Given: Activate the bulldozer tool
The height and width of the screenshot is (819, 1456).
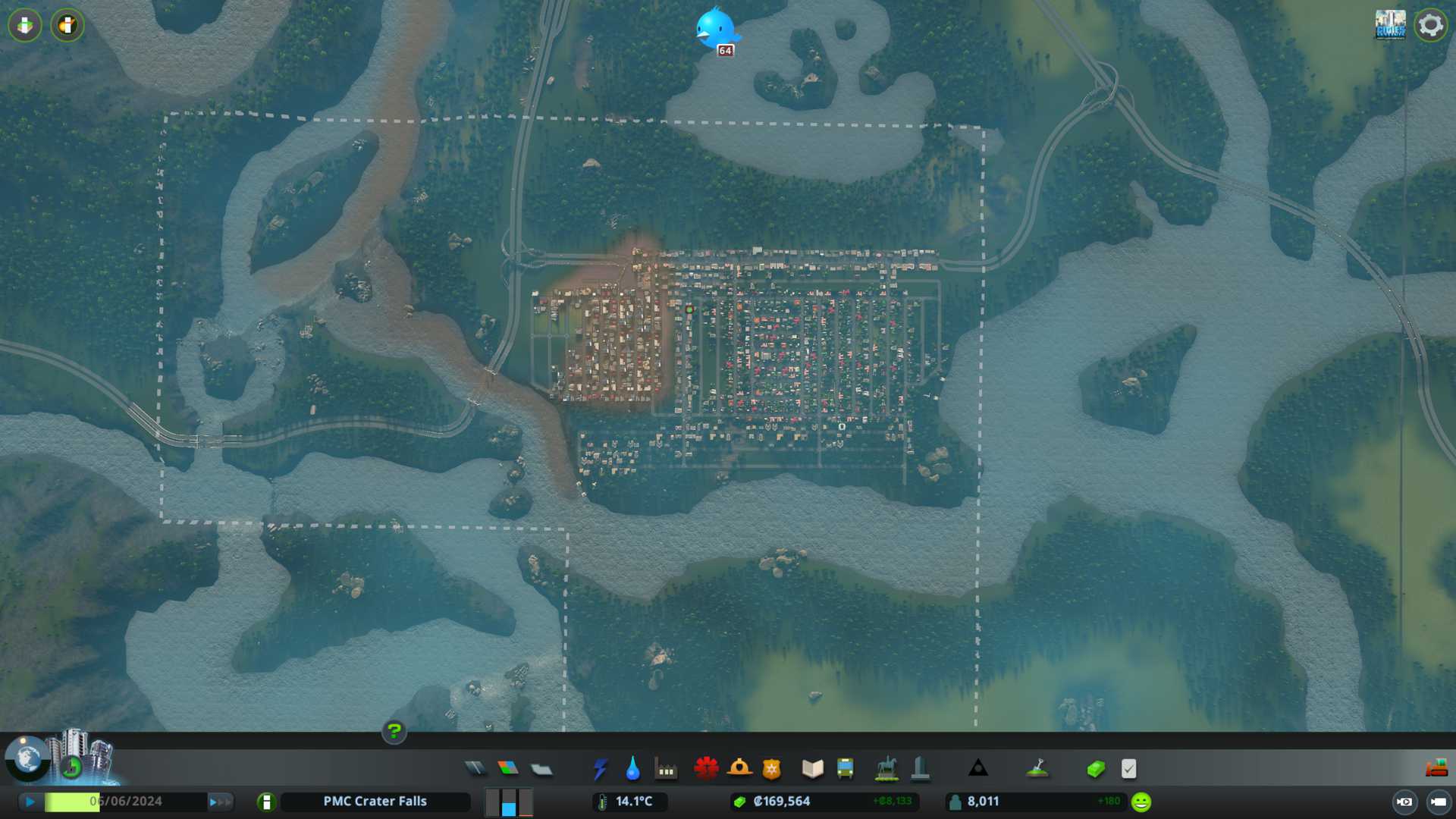Looking at the screenshot, I should point(1436,769).
